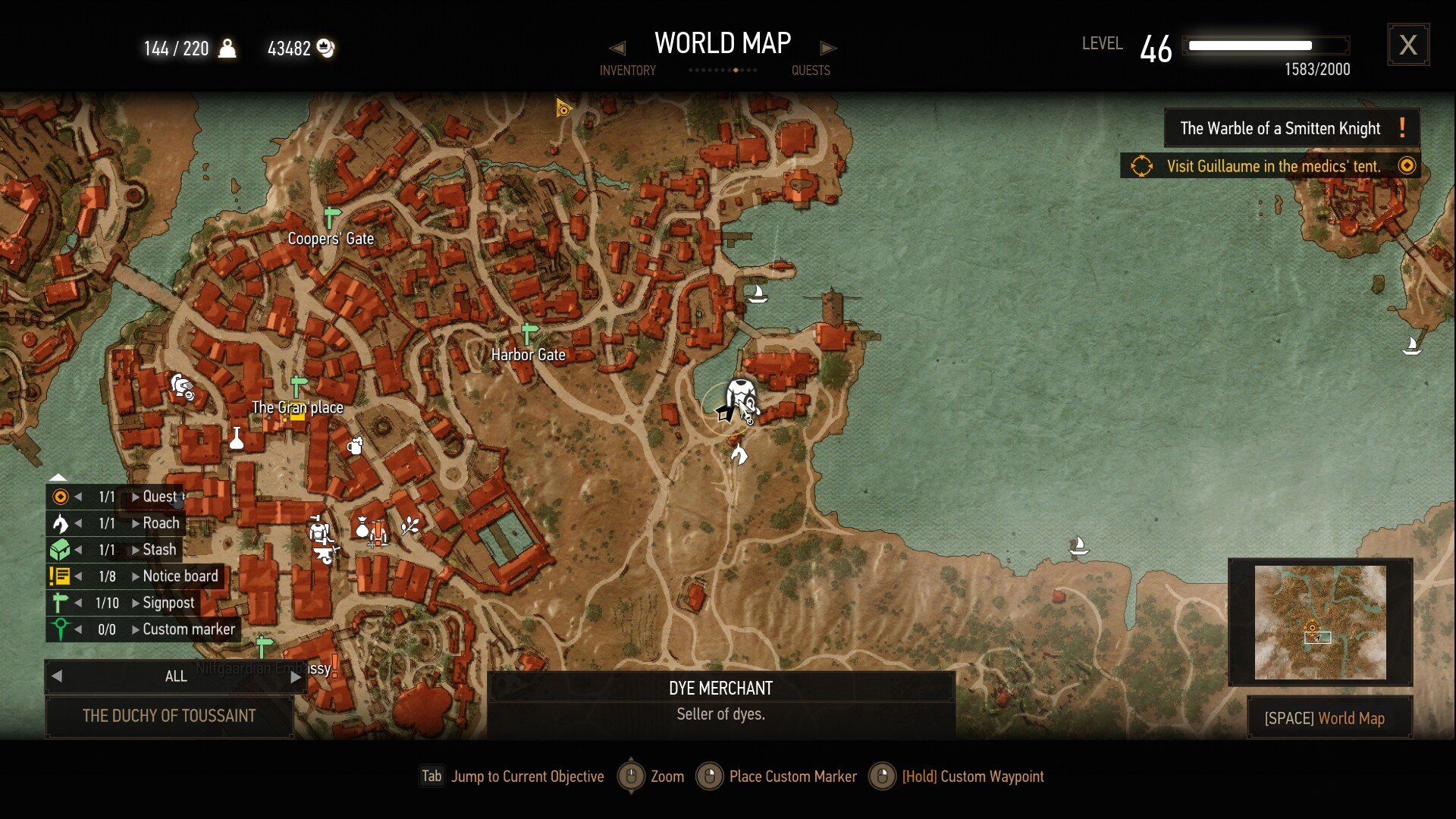Click the Warble of a Smitten Knight quest title
This screenshot has height=819, width=1456.
pos(1280,127)
